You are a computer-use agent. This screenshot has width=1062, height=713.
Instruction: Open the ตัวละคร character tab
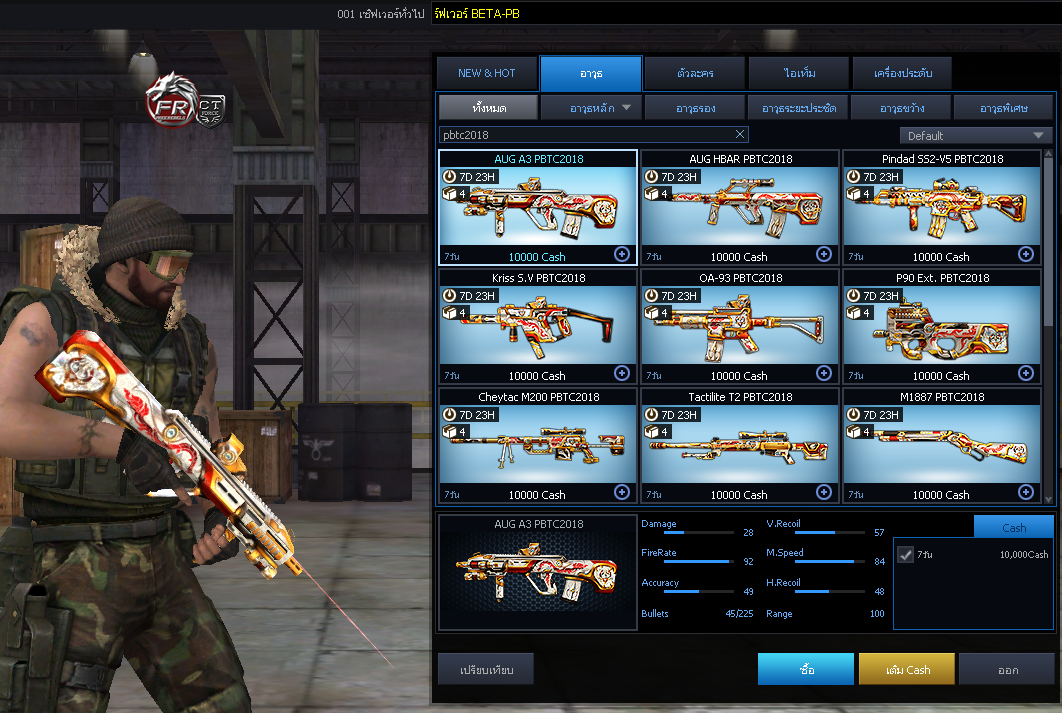694,74
